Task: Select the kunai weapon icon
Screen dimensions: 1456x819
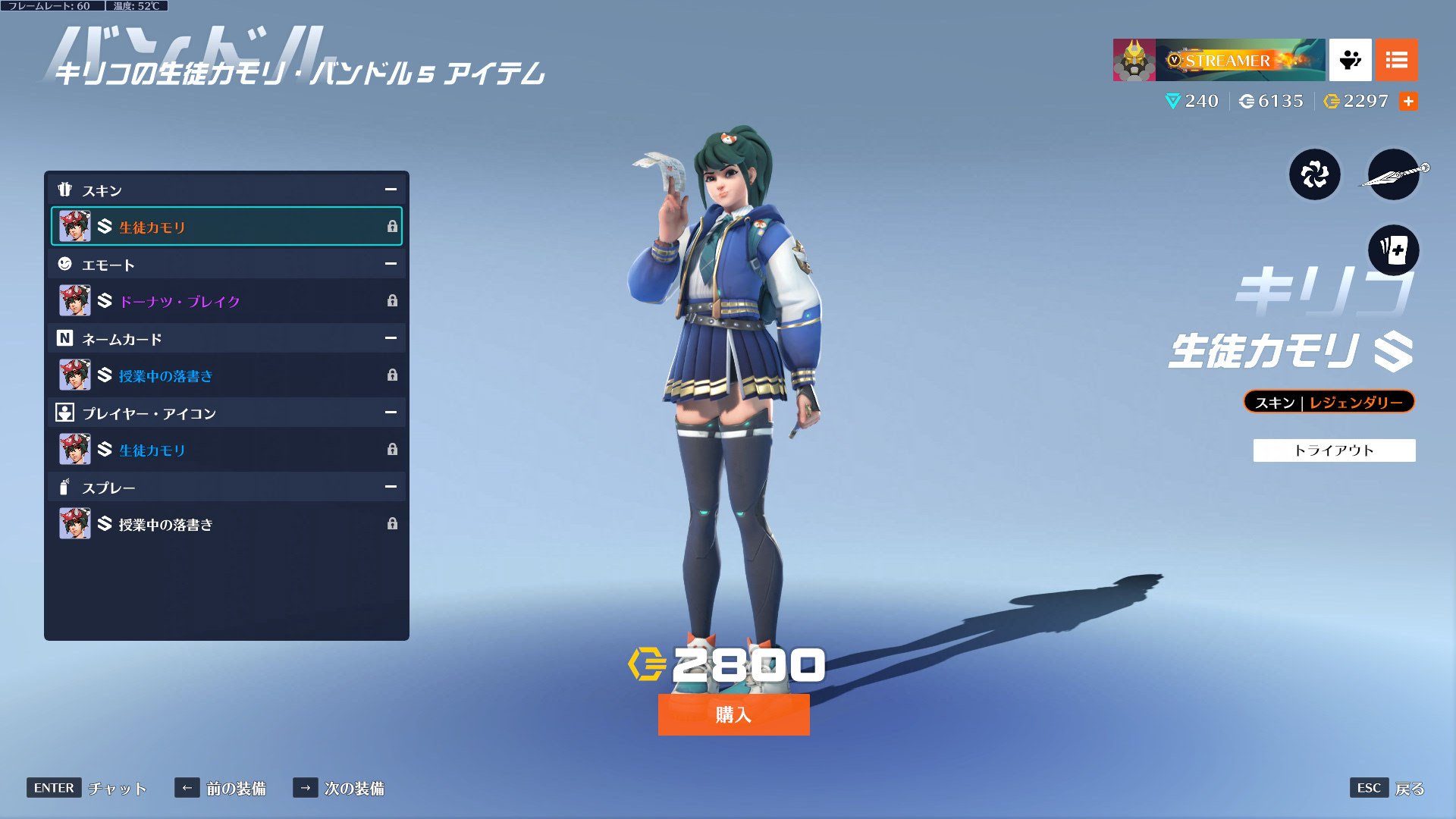Action: pyautogui.click(x=1394, y=175)
